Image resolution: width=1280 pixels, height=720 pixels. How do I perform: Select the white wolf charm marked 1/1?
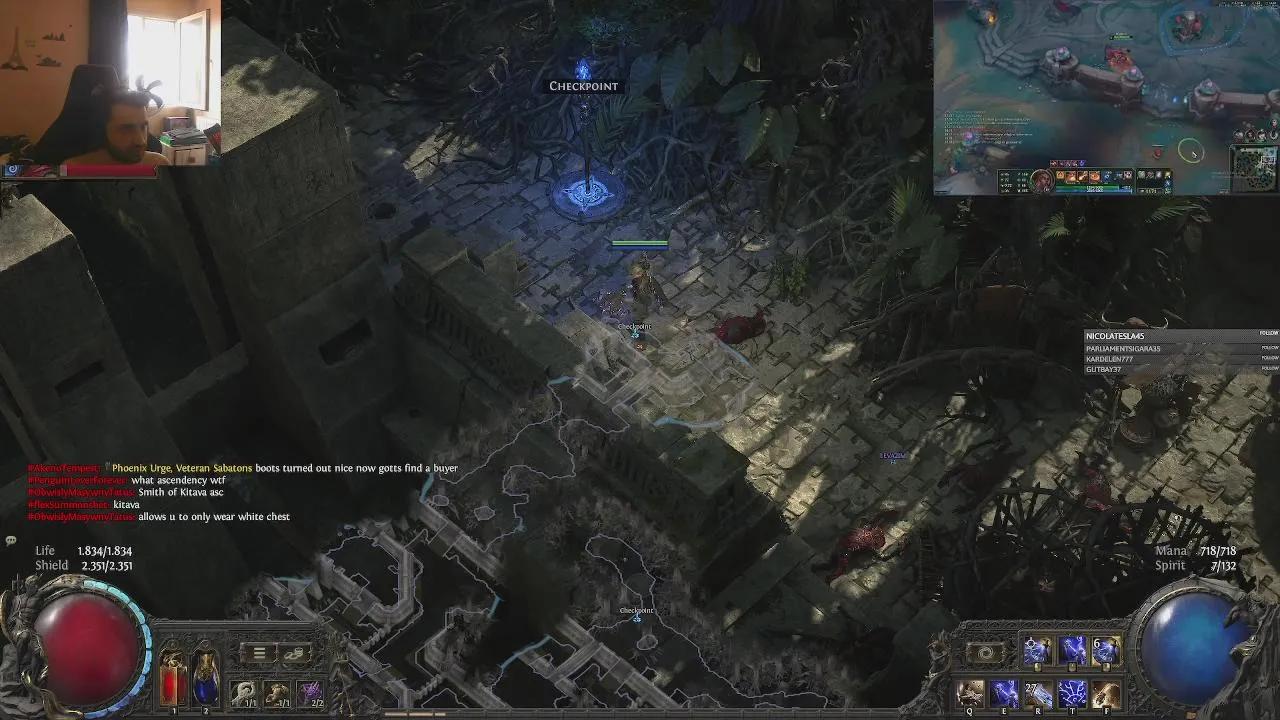click(x=243, y=693)
